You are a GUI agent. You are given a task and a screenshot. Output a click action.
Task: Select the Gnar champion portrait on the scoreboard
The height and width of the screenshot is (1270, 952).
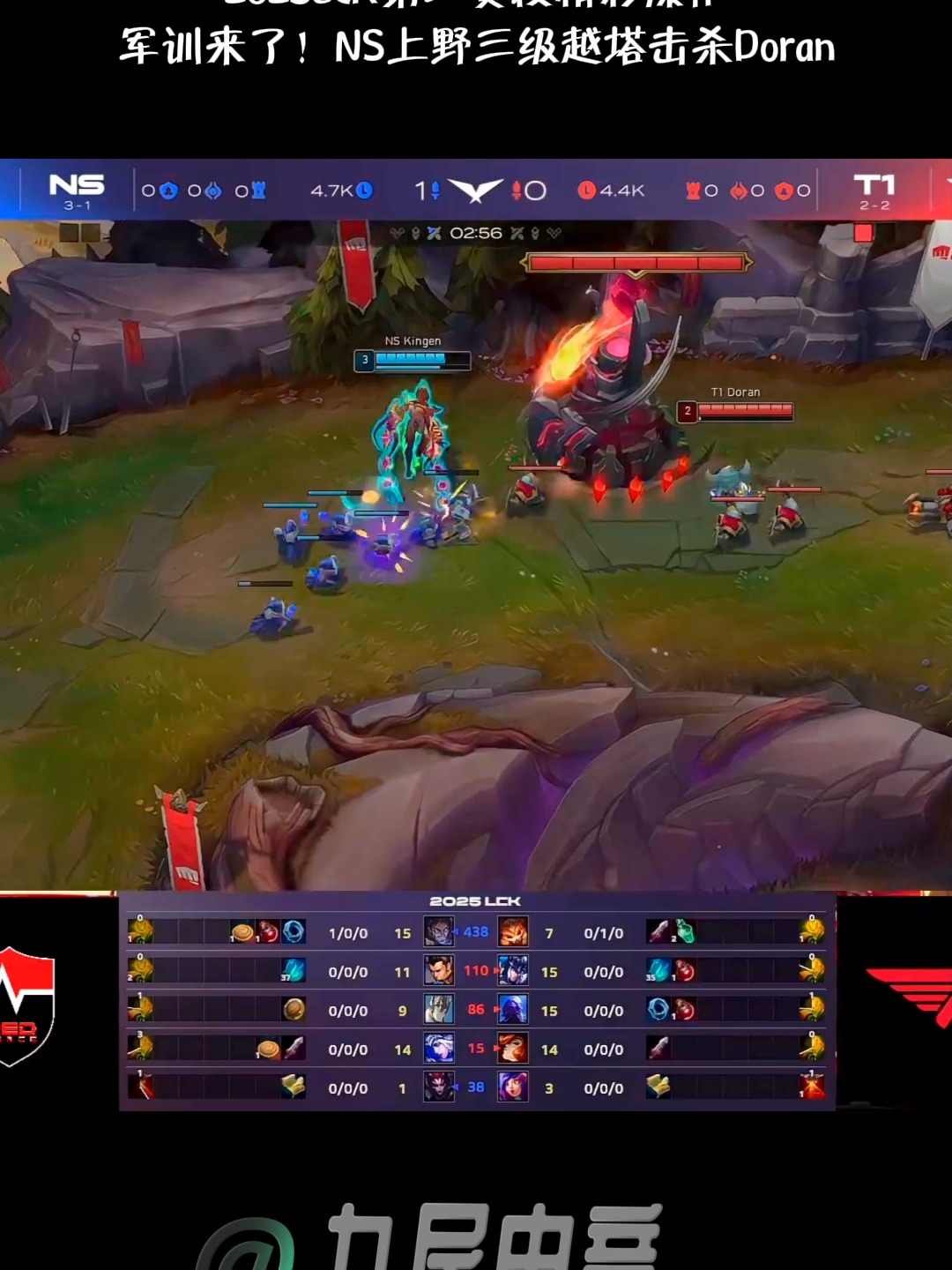[x=513, y=932]
